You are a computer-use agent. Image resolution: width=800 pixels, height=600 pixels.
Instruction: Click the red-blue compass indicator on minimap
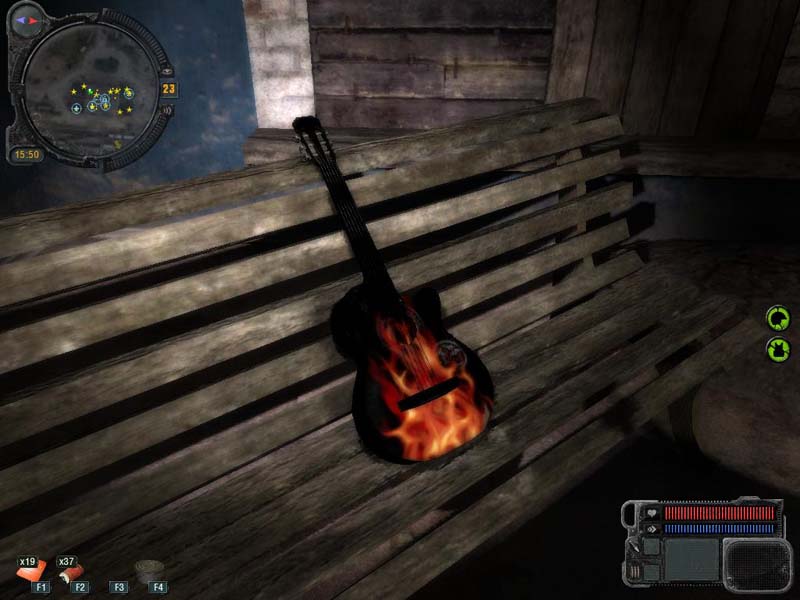pyautogui.click(x=26, y=18)
